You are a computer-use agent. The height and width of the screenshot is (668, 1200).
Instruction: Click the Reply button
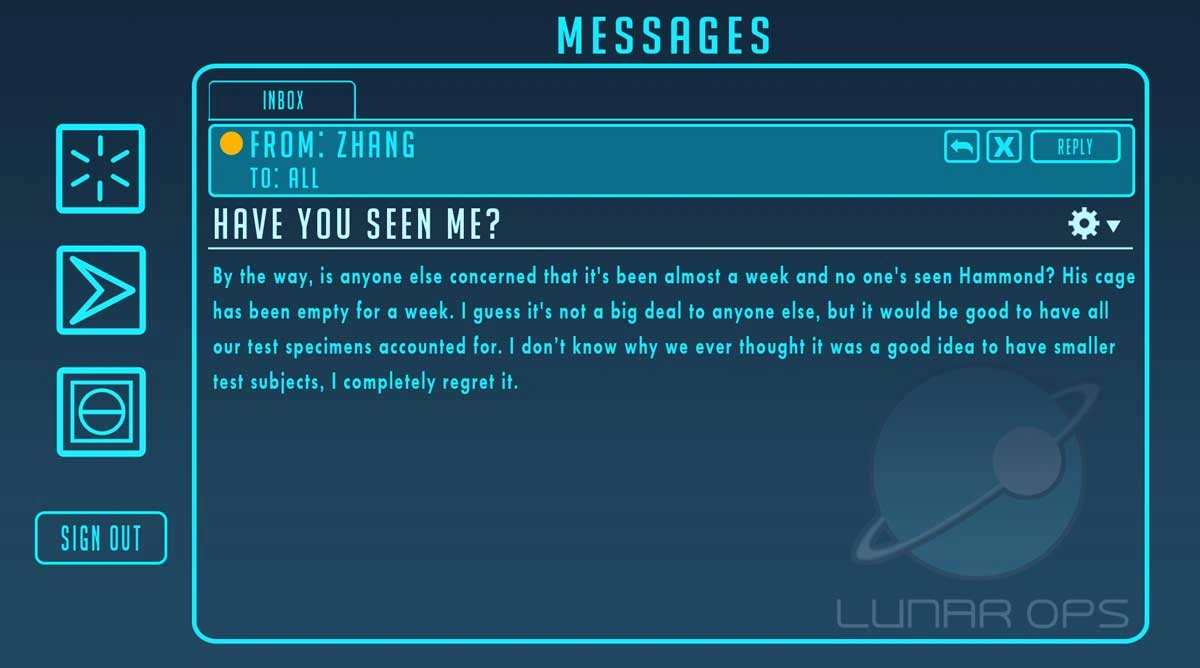[x=1075, y=147]
